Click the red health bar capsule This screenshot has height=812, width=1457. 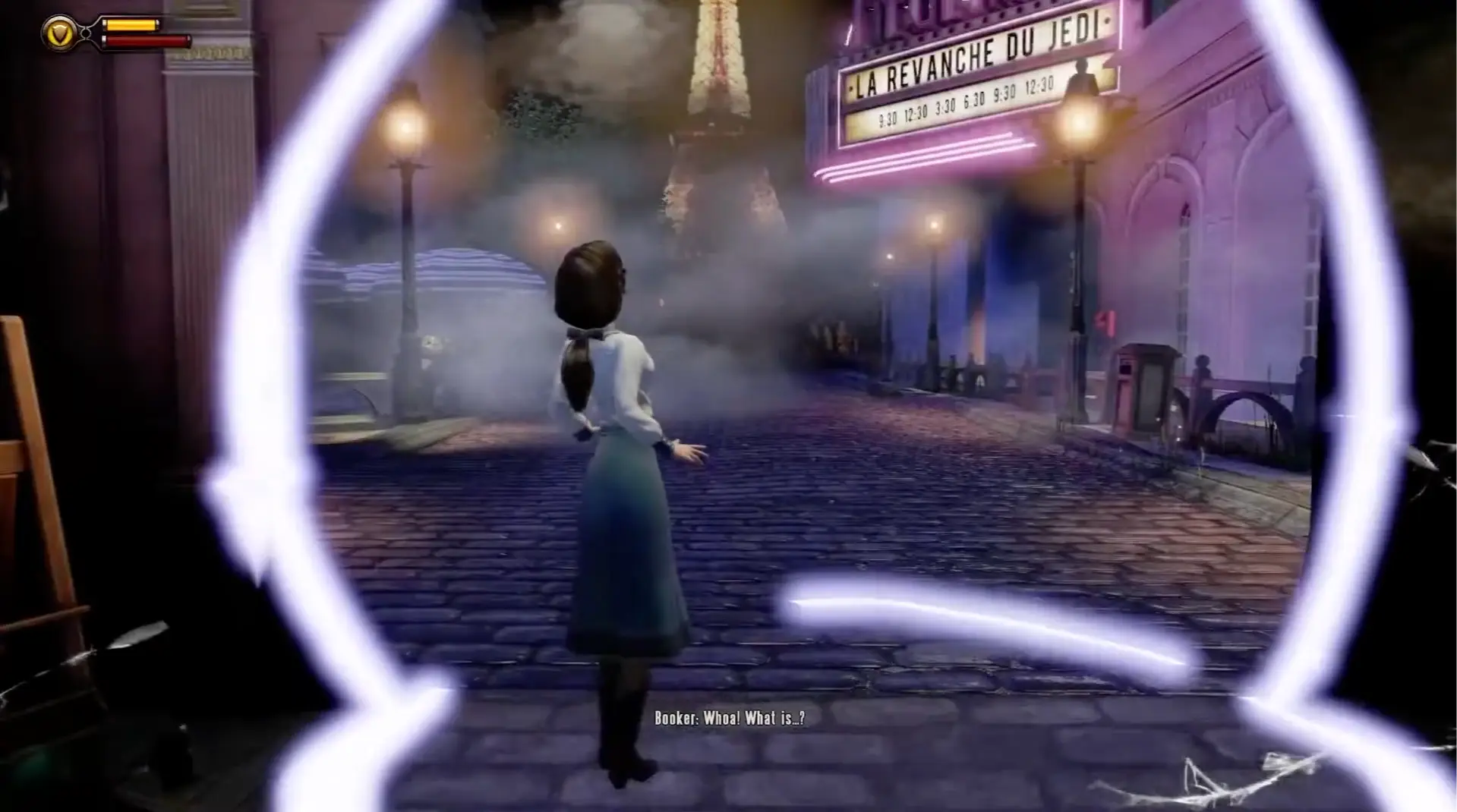[x=148, y=40]
